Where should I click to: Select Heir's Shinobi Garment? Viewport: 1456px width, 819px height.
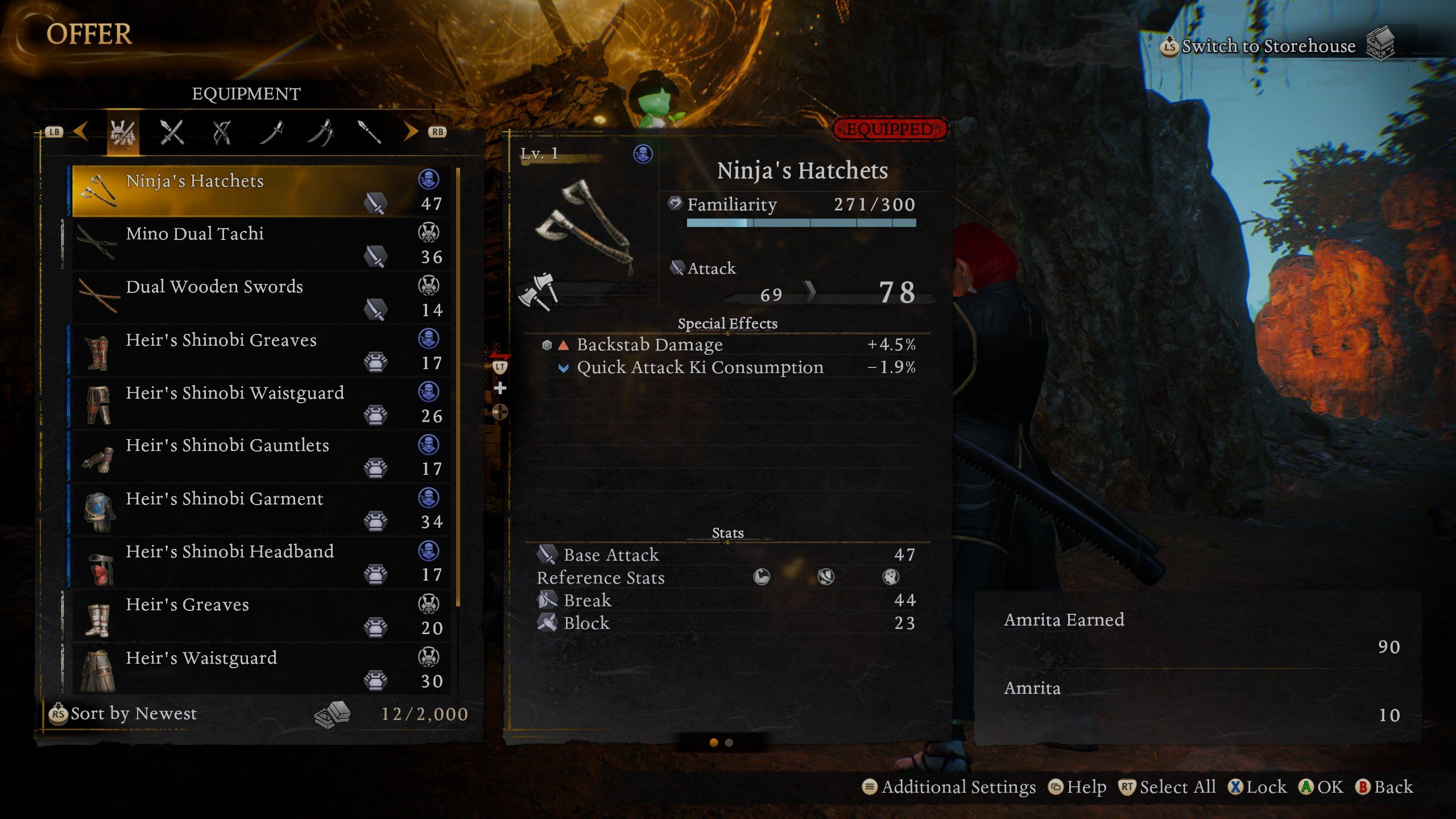(262, 509)
